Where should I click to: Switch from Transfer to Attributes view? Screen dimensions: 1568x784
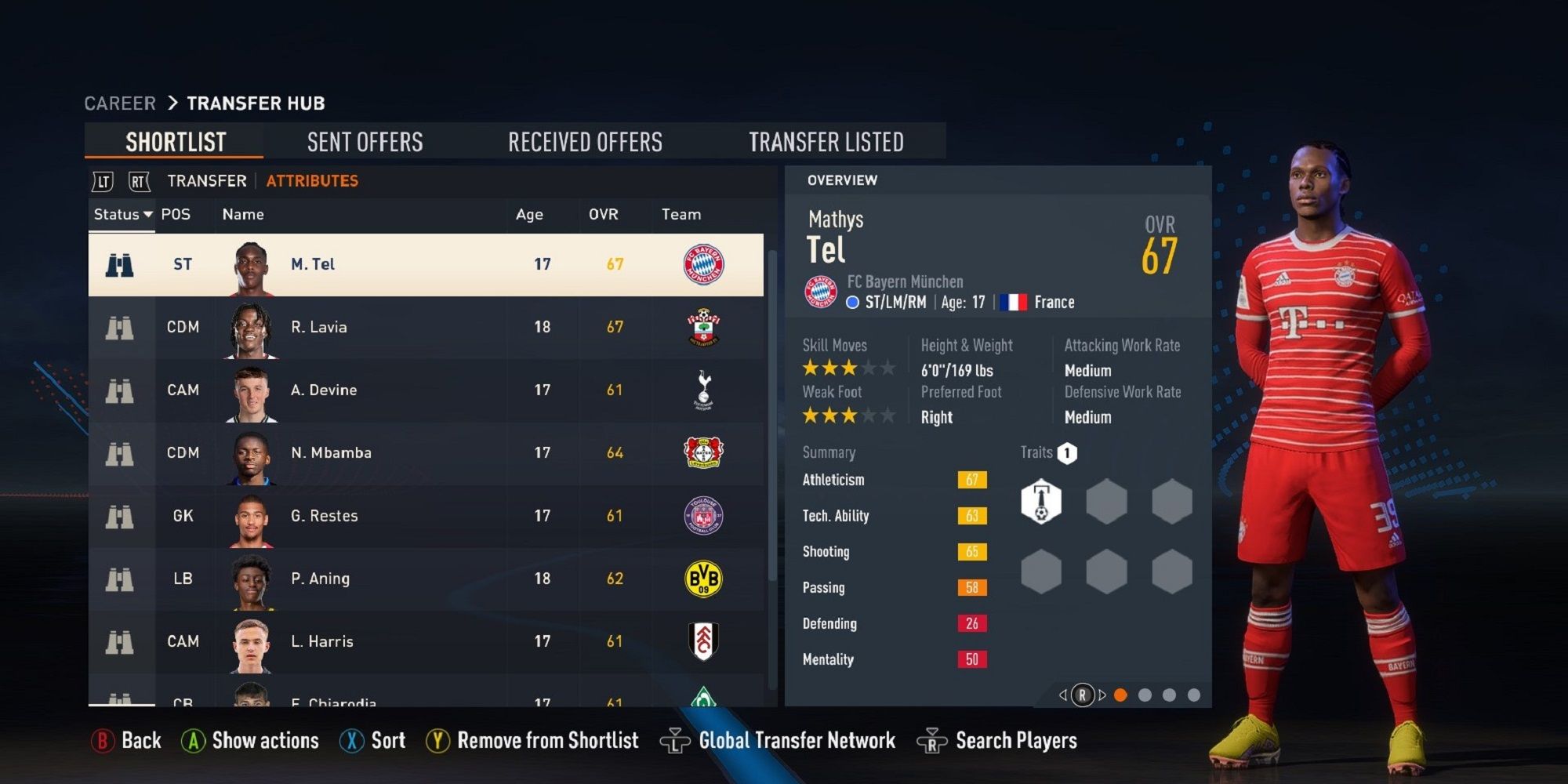tap(310, 180)
